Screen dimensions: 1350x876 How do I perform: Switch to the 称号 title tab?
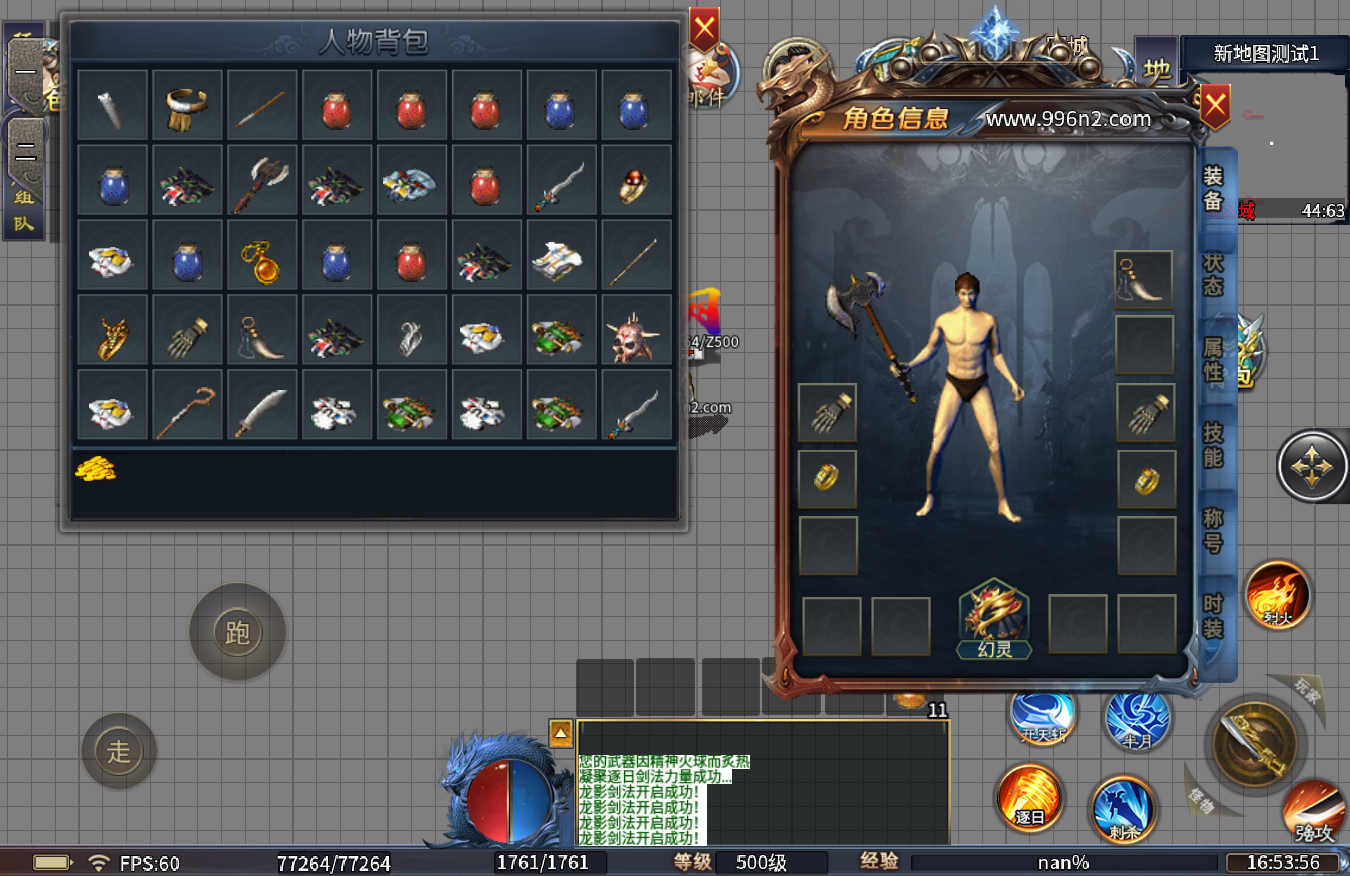(x=1213, y=530)
